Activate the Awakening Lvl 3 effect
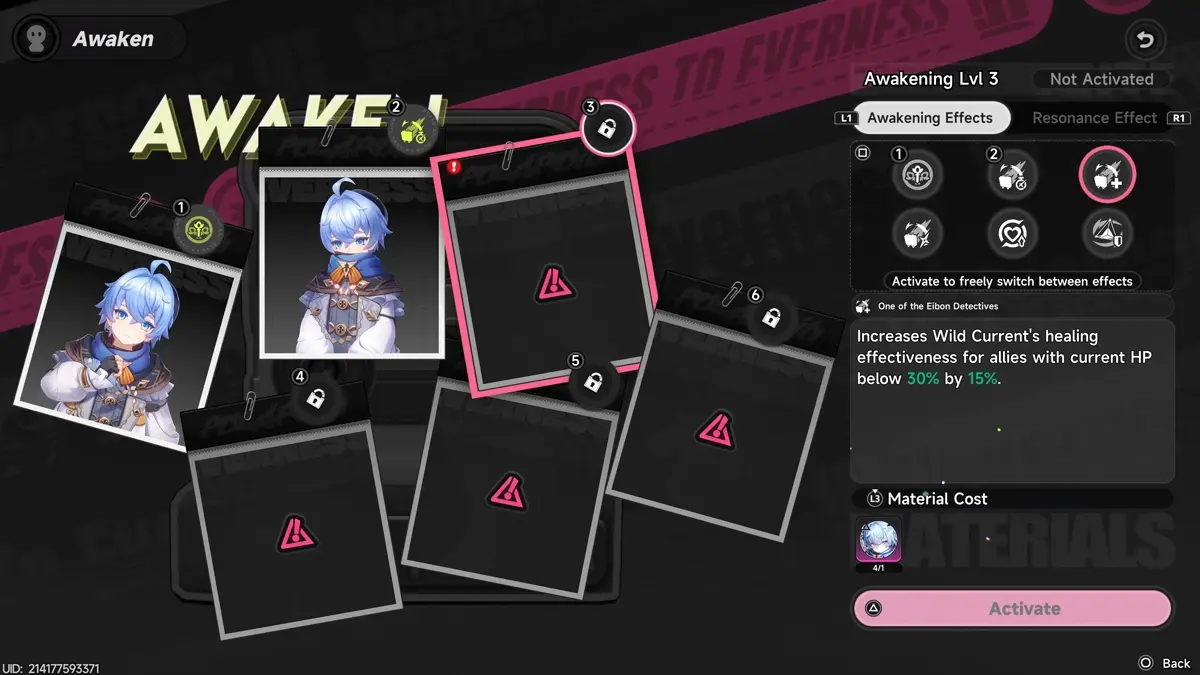The image size is (1200, 675). click(1011, 608)
